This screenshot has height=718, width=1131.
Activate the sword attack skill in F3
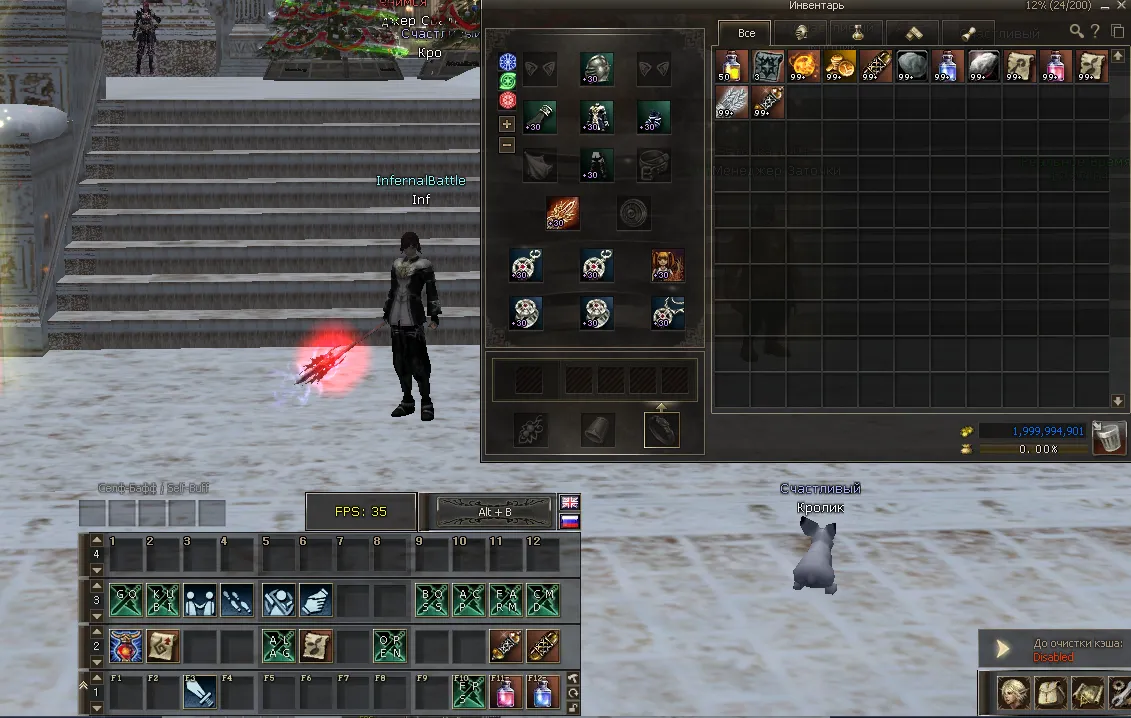(x=201, y=692)
